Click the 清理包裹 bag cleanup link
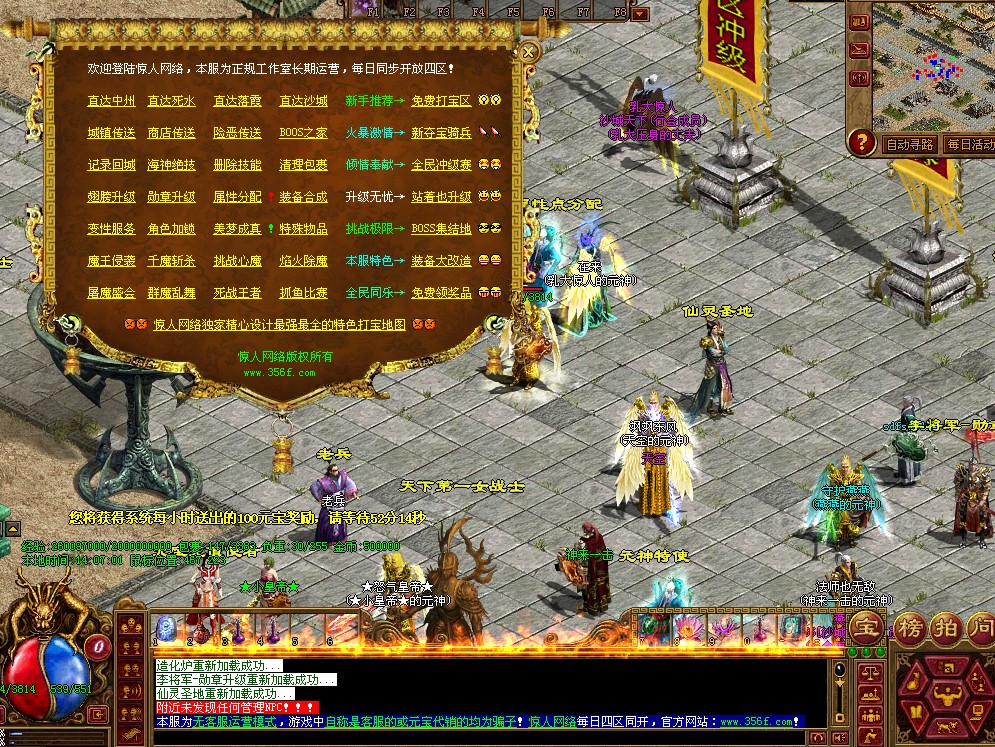The height and width of the screenshot is (747, 995). pyautogui.click(x=303, y=165)
